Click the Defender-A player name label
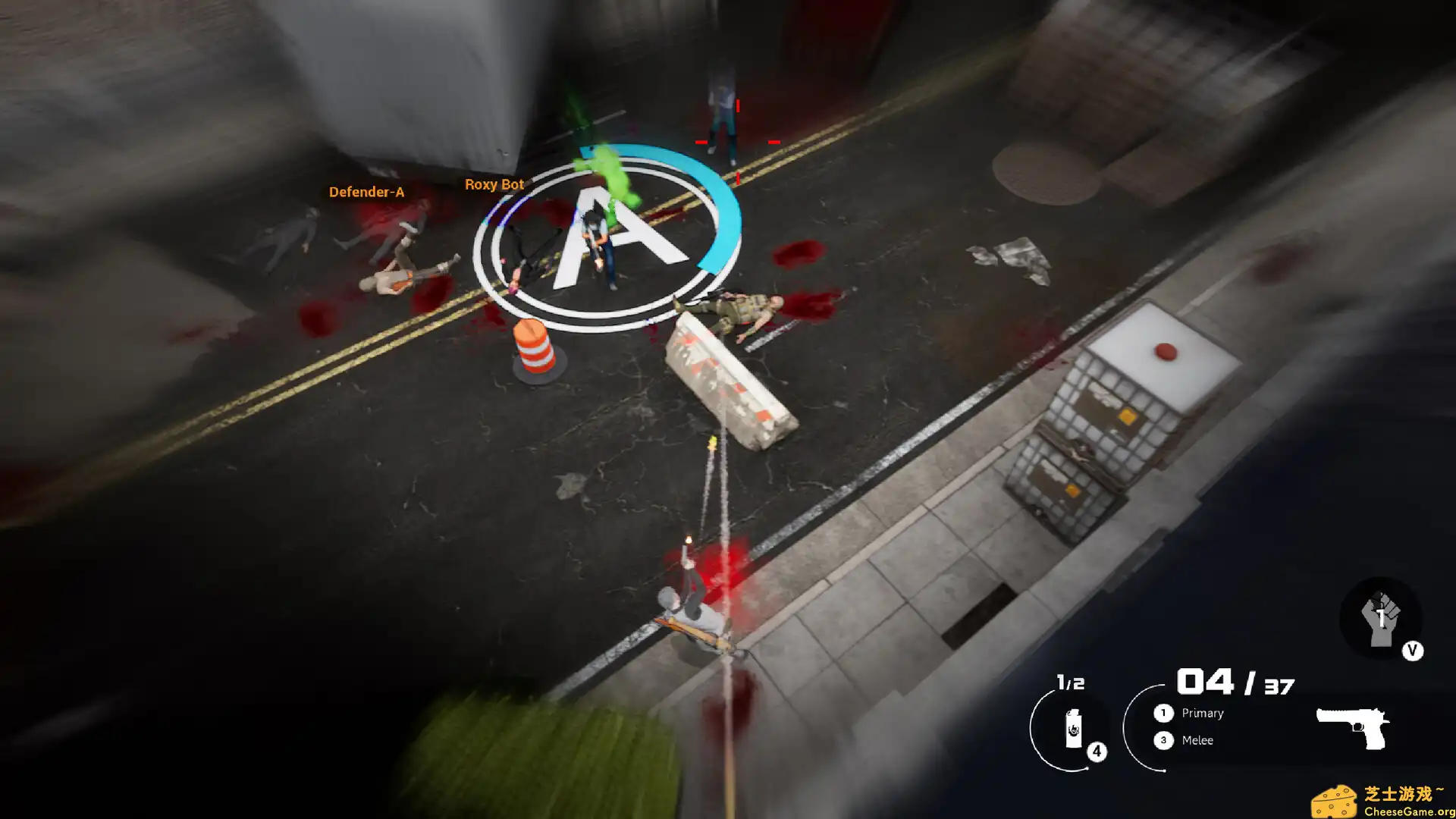 (368, 192)
